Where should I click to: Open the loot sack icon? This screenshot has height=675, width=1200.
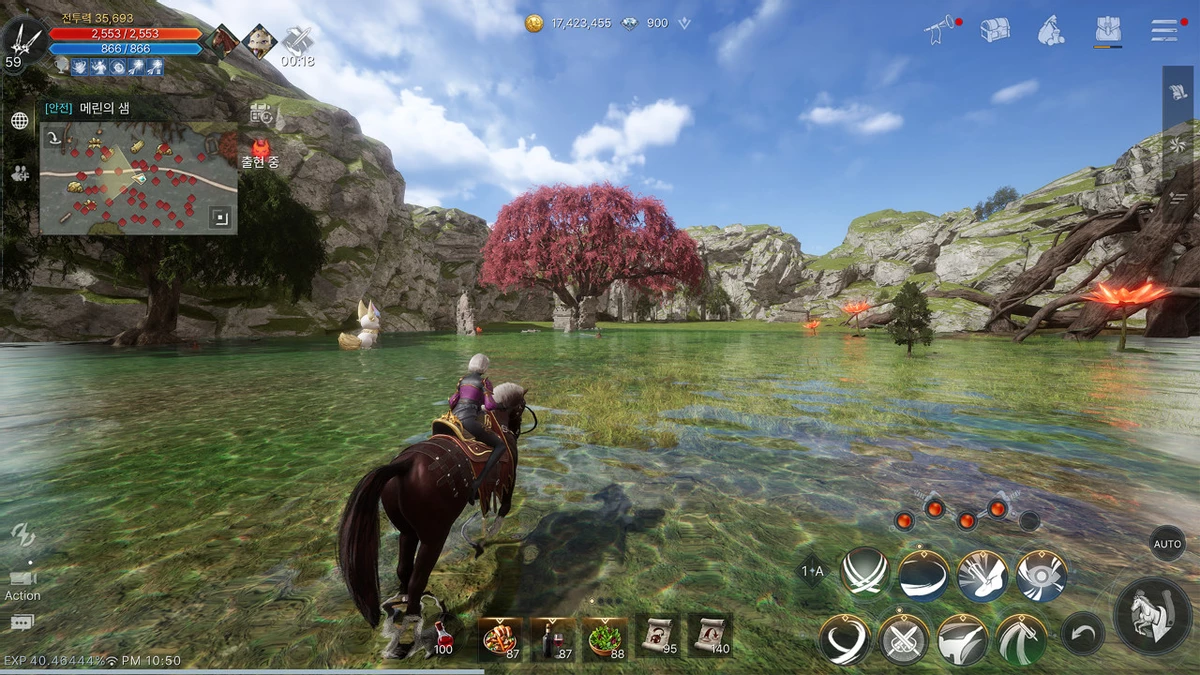1050,30
